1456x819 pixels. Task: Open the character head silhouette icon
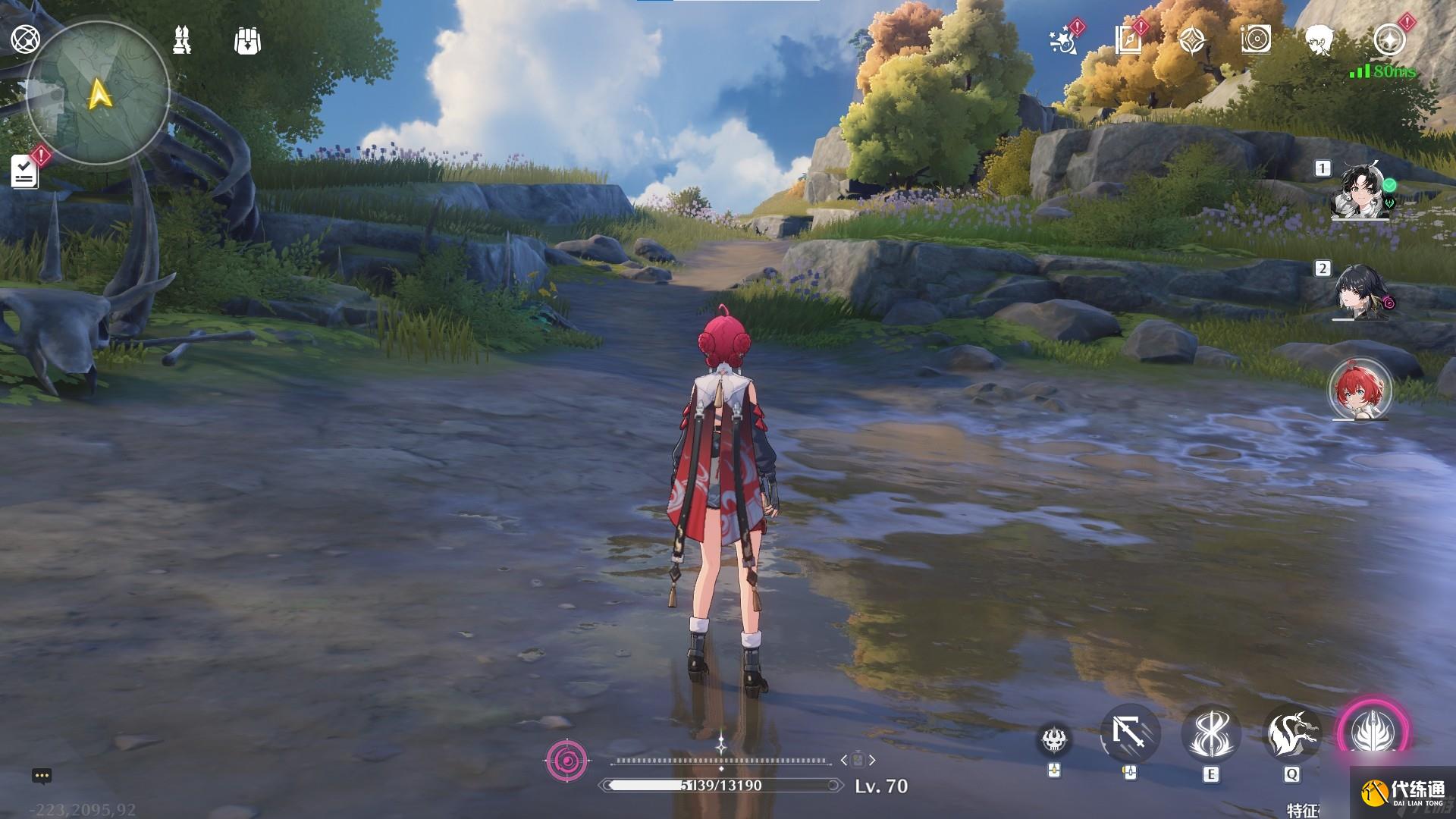point(1319,40)
